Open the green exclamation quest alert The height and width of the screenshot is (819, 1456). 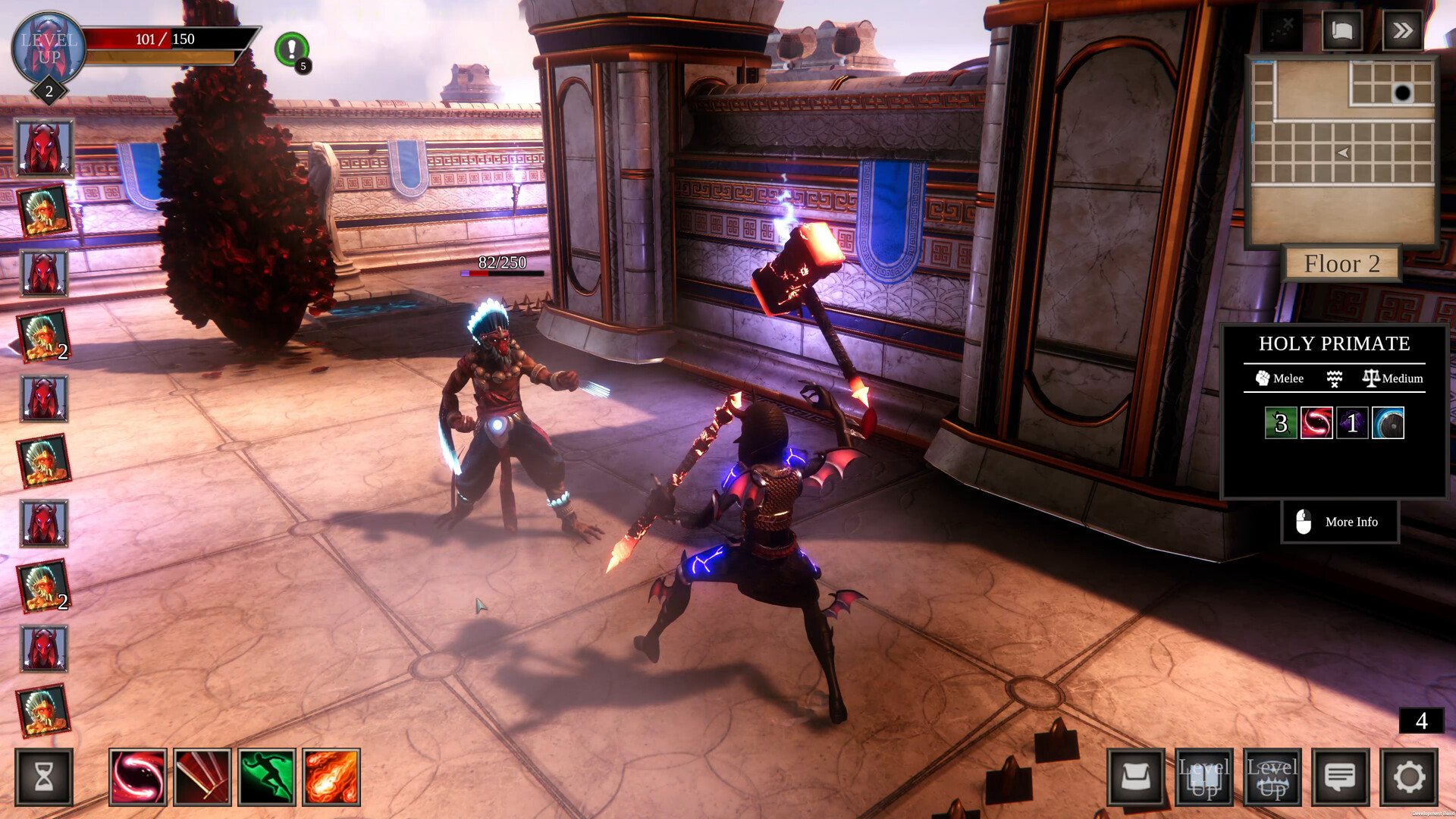pyautogui.click(x=291, y=49)
